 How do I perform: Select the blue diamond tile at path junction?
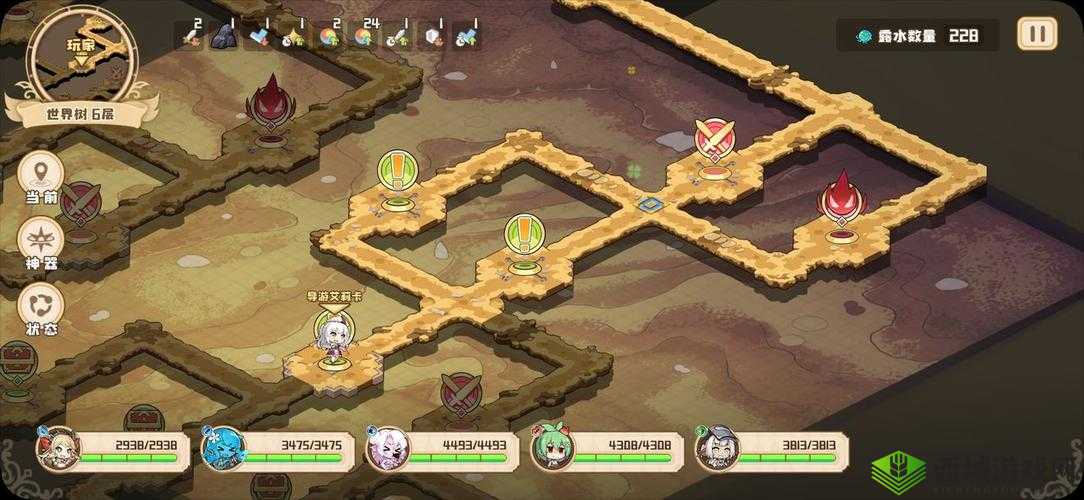point(651,204)
